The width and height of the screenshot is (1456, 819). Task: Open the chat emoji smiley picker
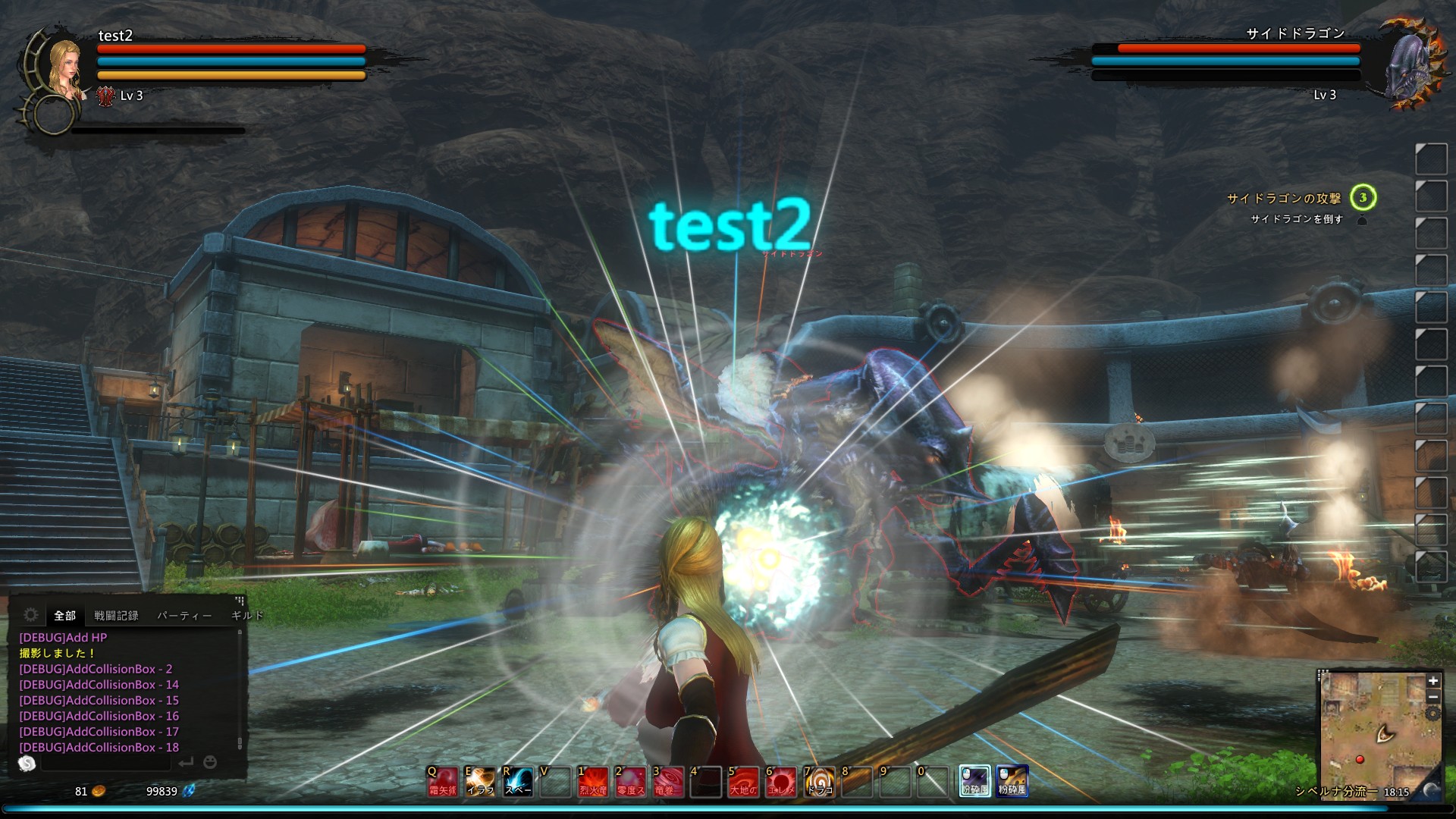tap(210, 762)
